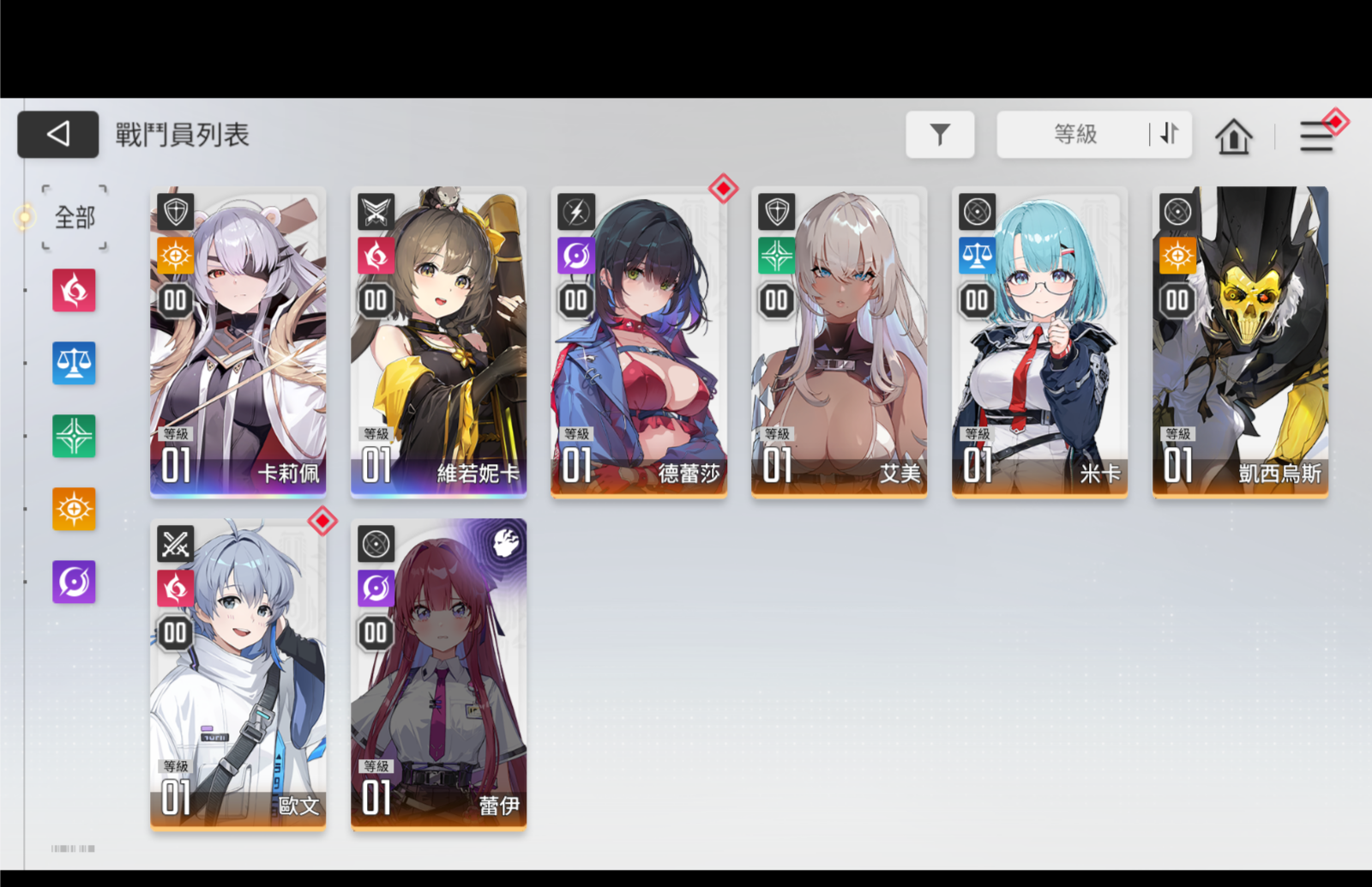Pick the 米卡 character card
This screenshot has height=887, width=1372.
1039,341
